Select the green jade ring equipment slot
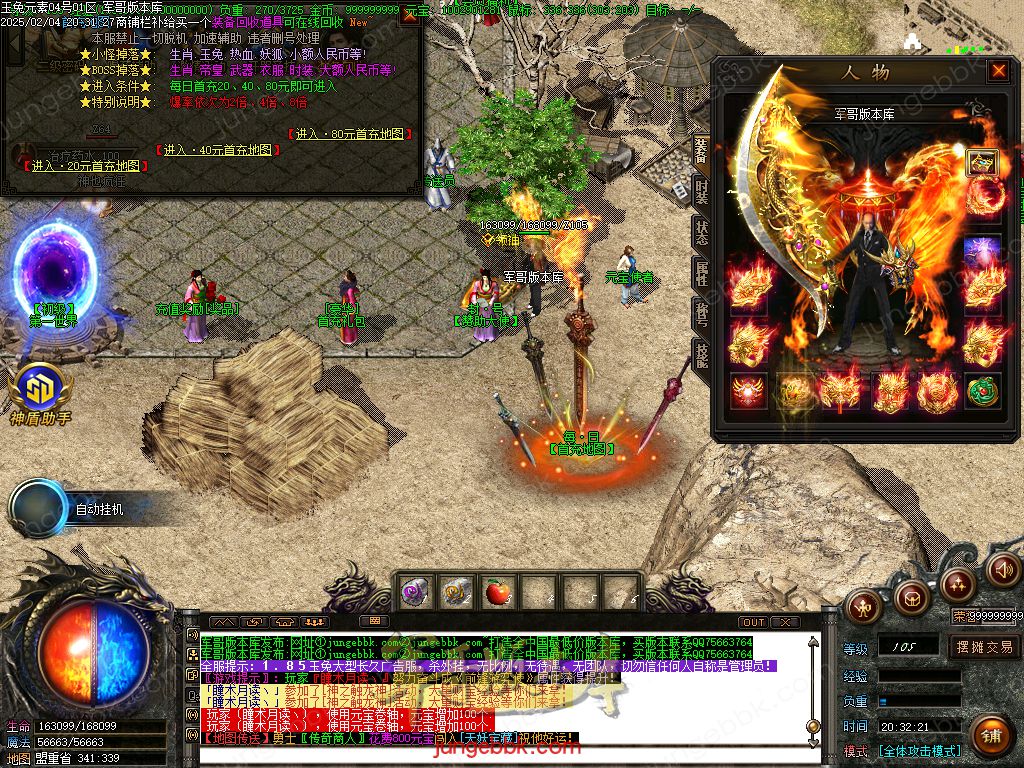The image size is (1024, 768). 983,389
